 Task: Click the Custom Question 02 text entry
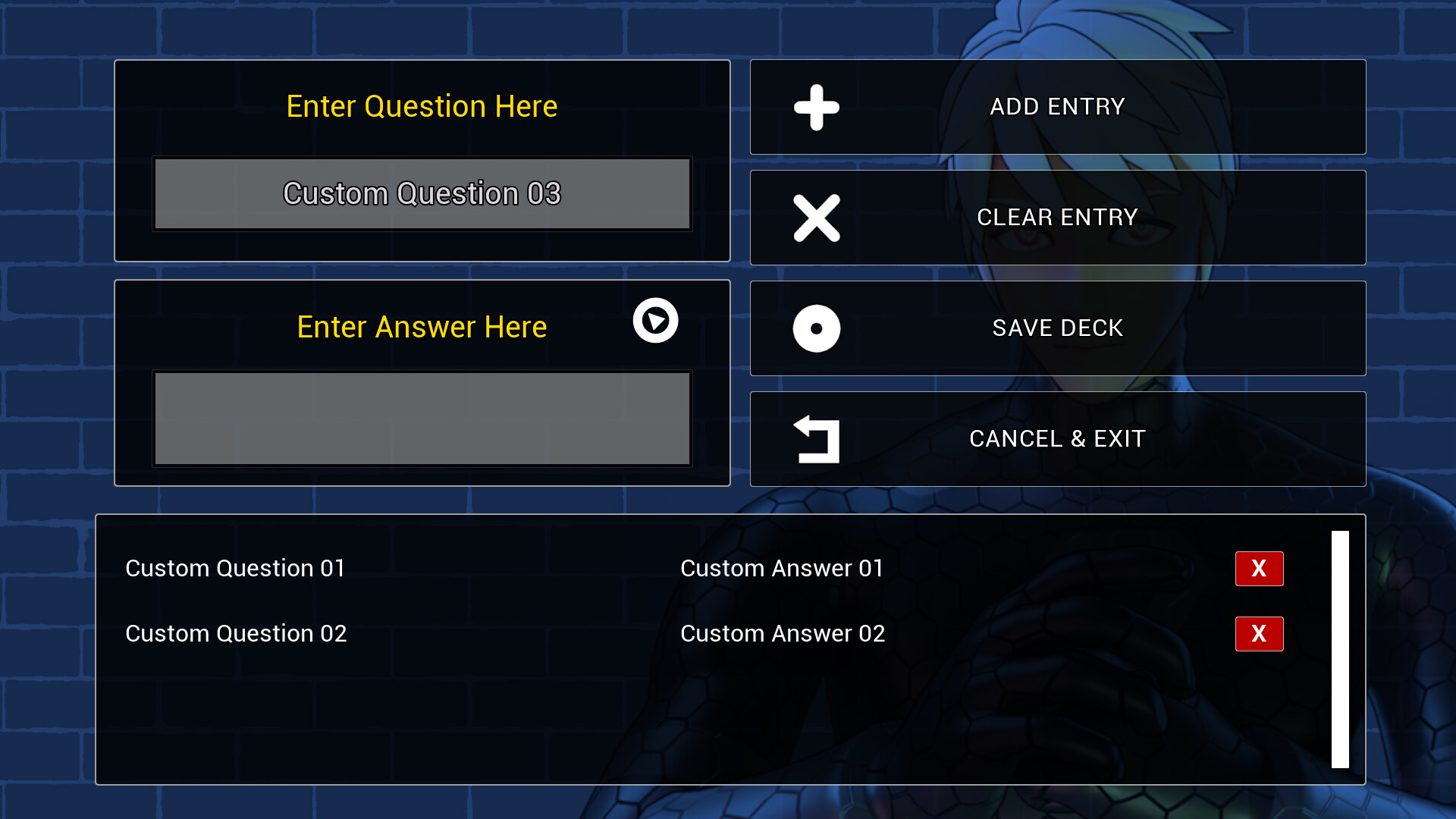(x=236, y=634)
